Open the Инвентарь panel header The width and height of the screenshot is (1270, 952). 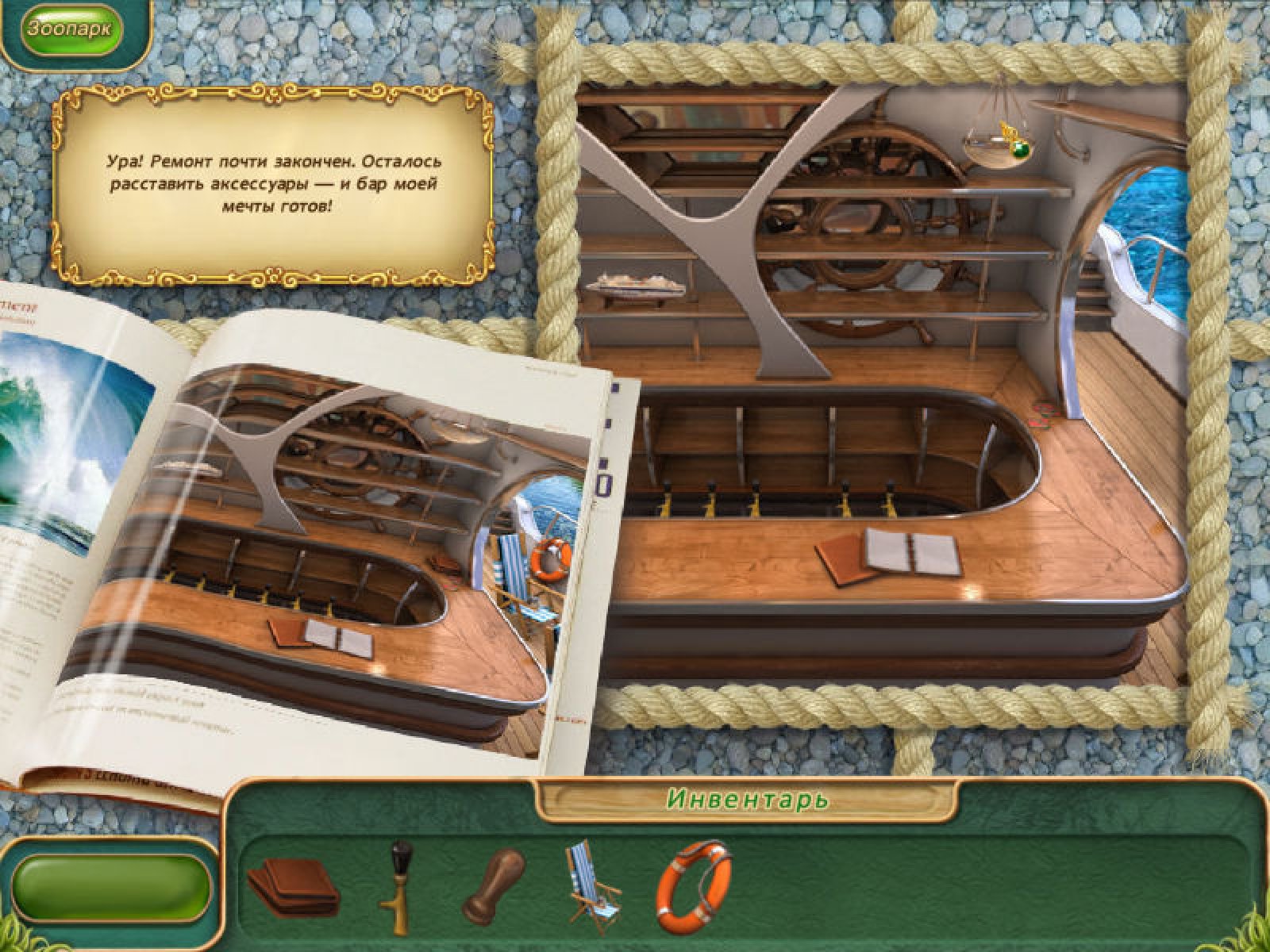pos(748,799)
